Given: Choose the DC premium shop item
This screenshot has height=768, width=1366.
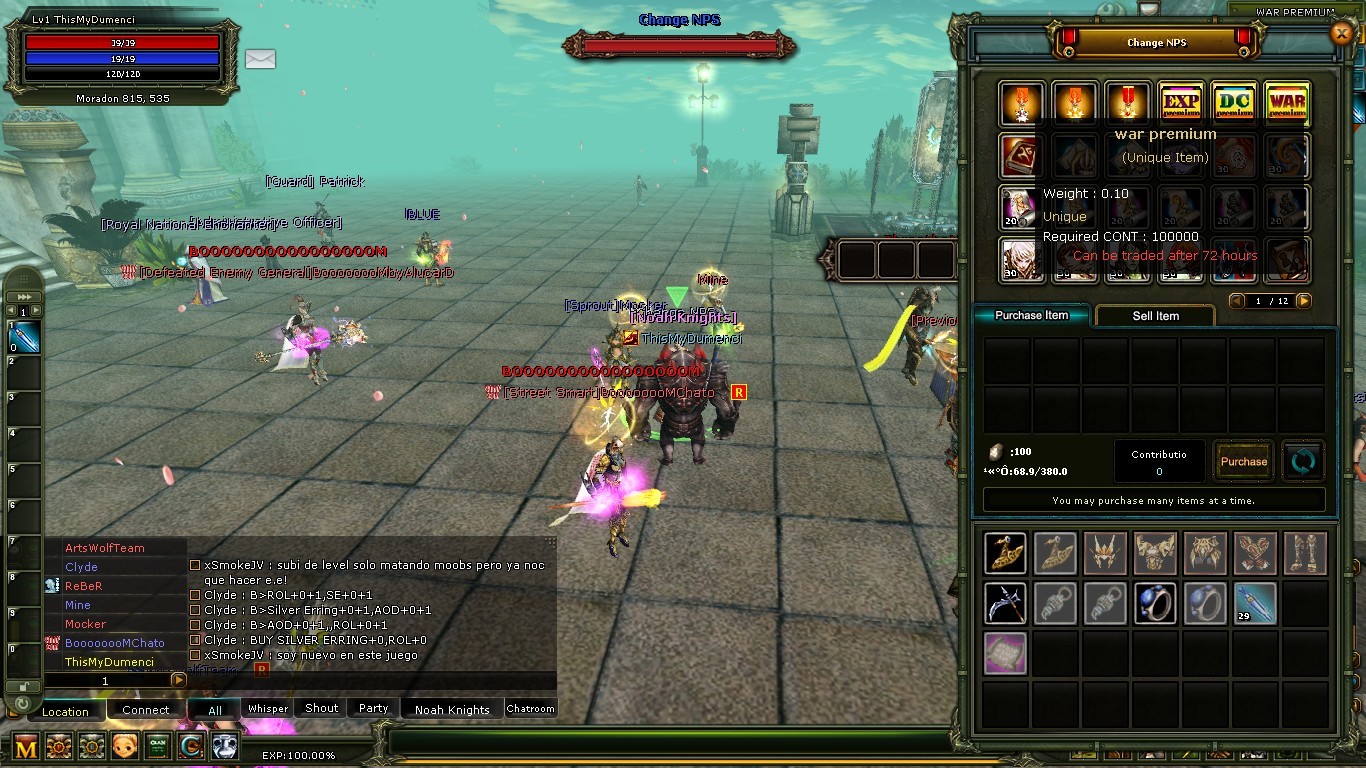Looking at the screenshot, I should (x=1234, y=103).
